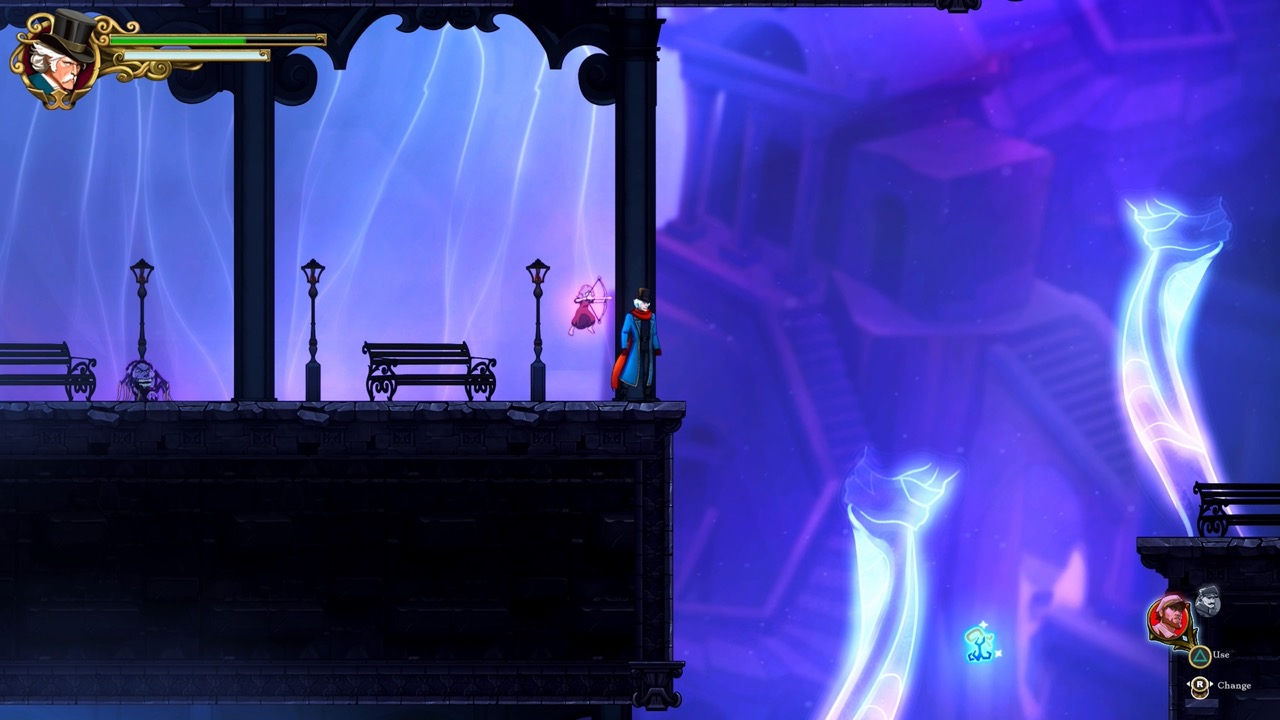
Task: Click the Use label text
Action: pyautogui.click(x=1221, y=655)
